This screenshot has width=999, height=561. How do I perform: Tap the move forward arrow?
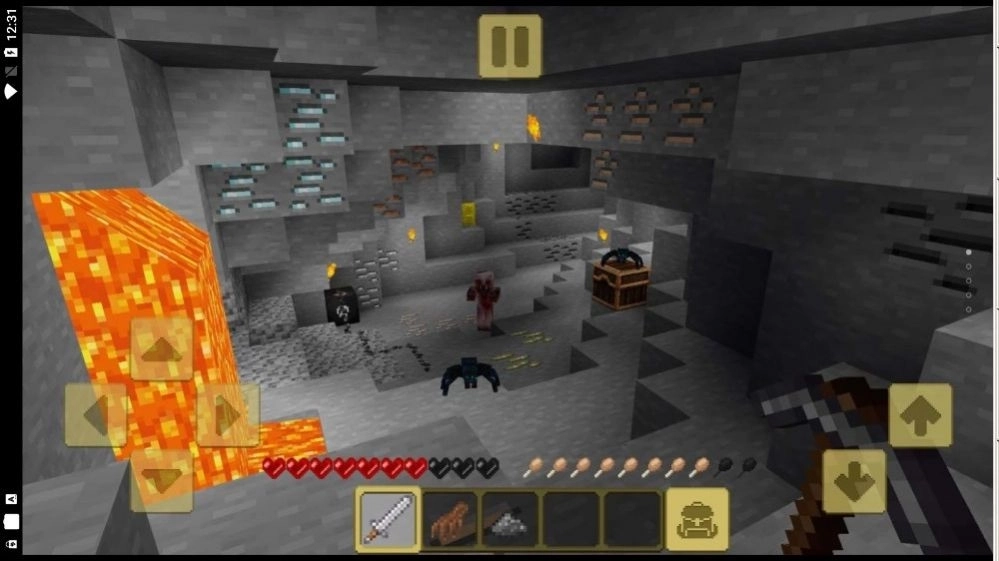click(x=162, y=349)
